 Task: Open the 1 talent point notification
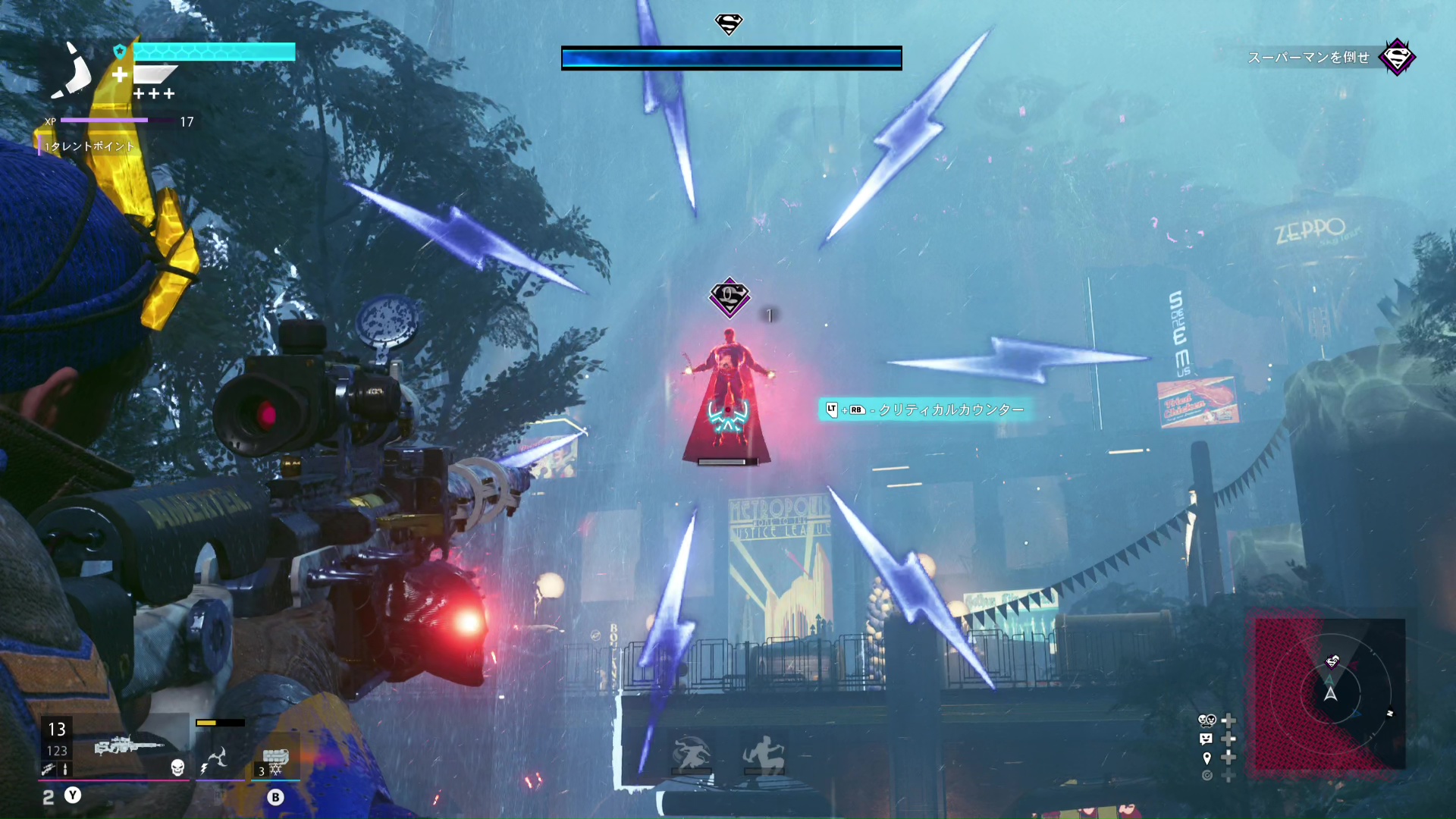click(x=89, y=146)
